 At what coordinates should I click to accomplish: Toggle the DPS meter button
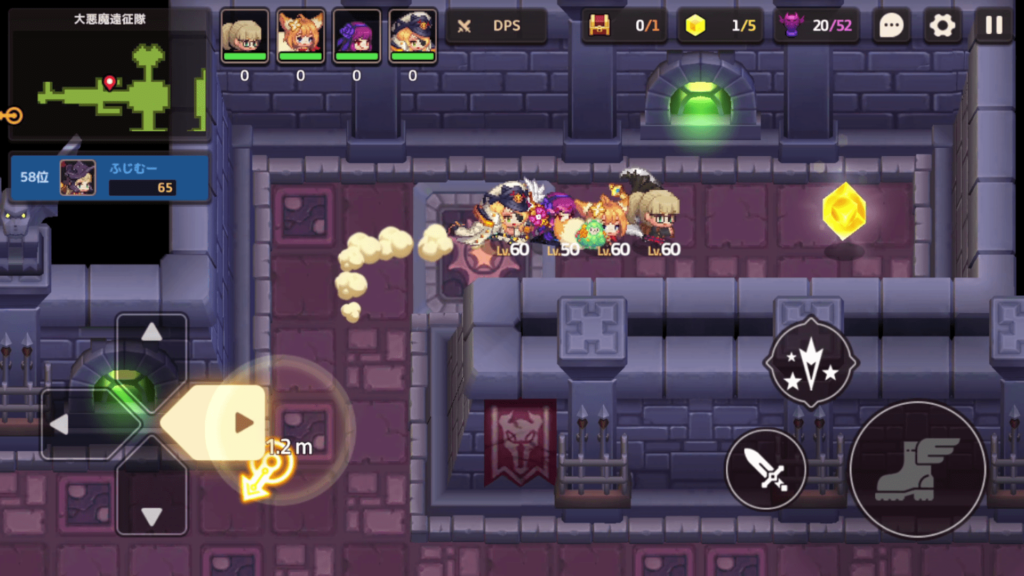click(x=496, y=26)
